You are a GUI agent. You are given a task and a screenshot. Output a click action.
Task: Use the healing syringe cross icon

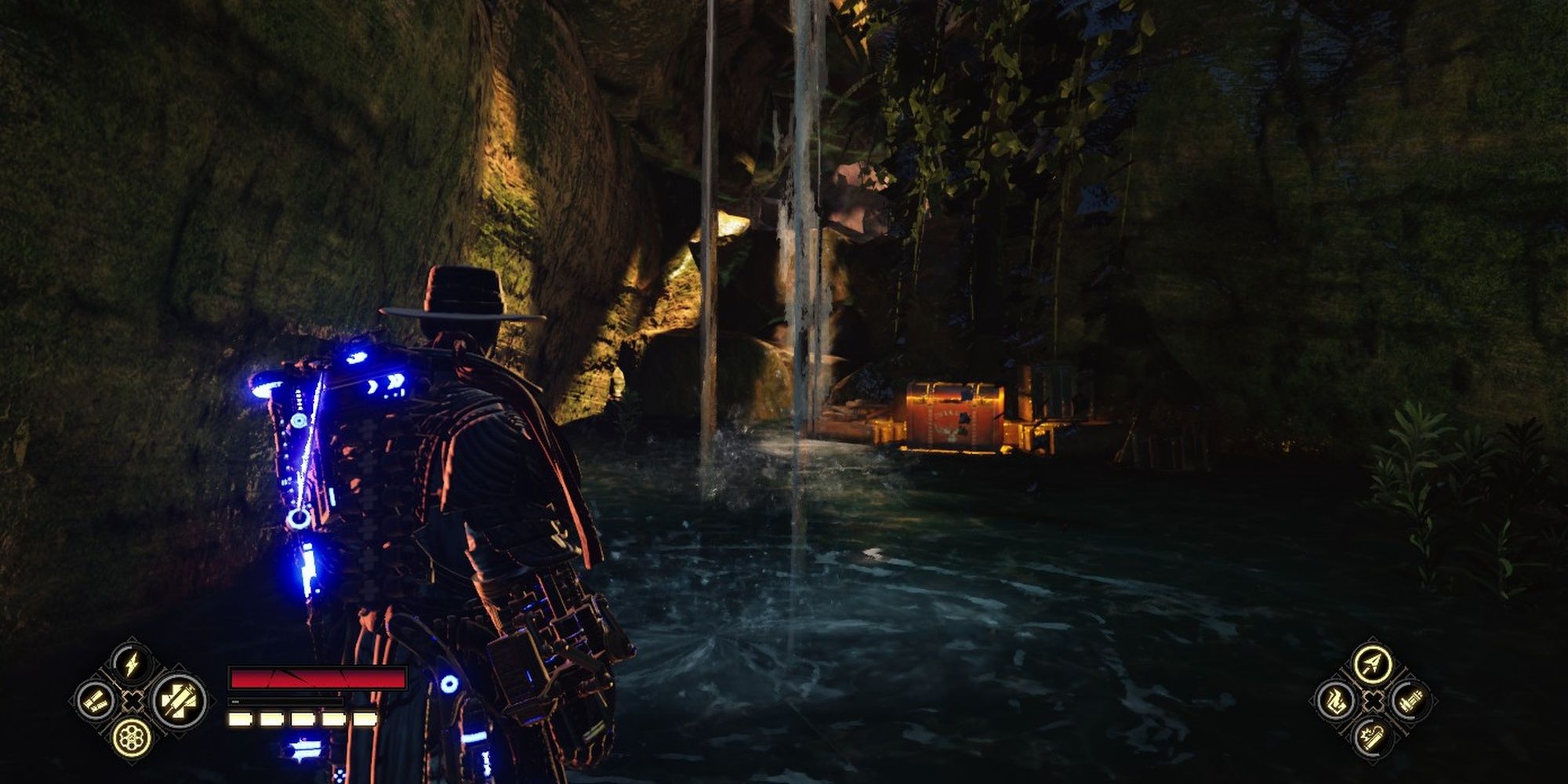tap(179, 699)
